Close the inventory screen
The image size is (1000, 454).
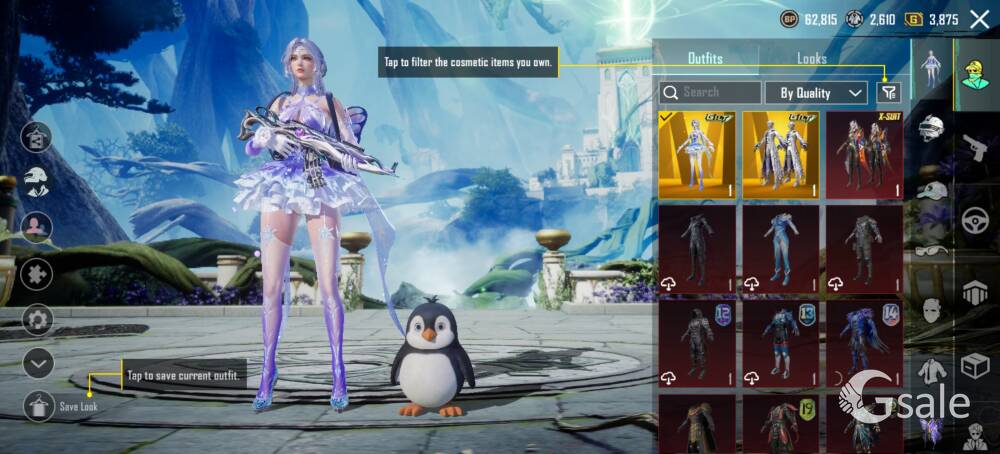[x=979, y=17]
